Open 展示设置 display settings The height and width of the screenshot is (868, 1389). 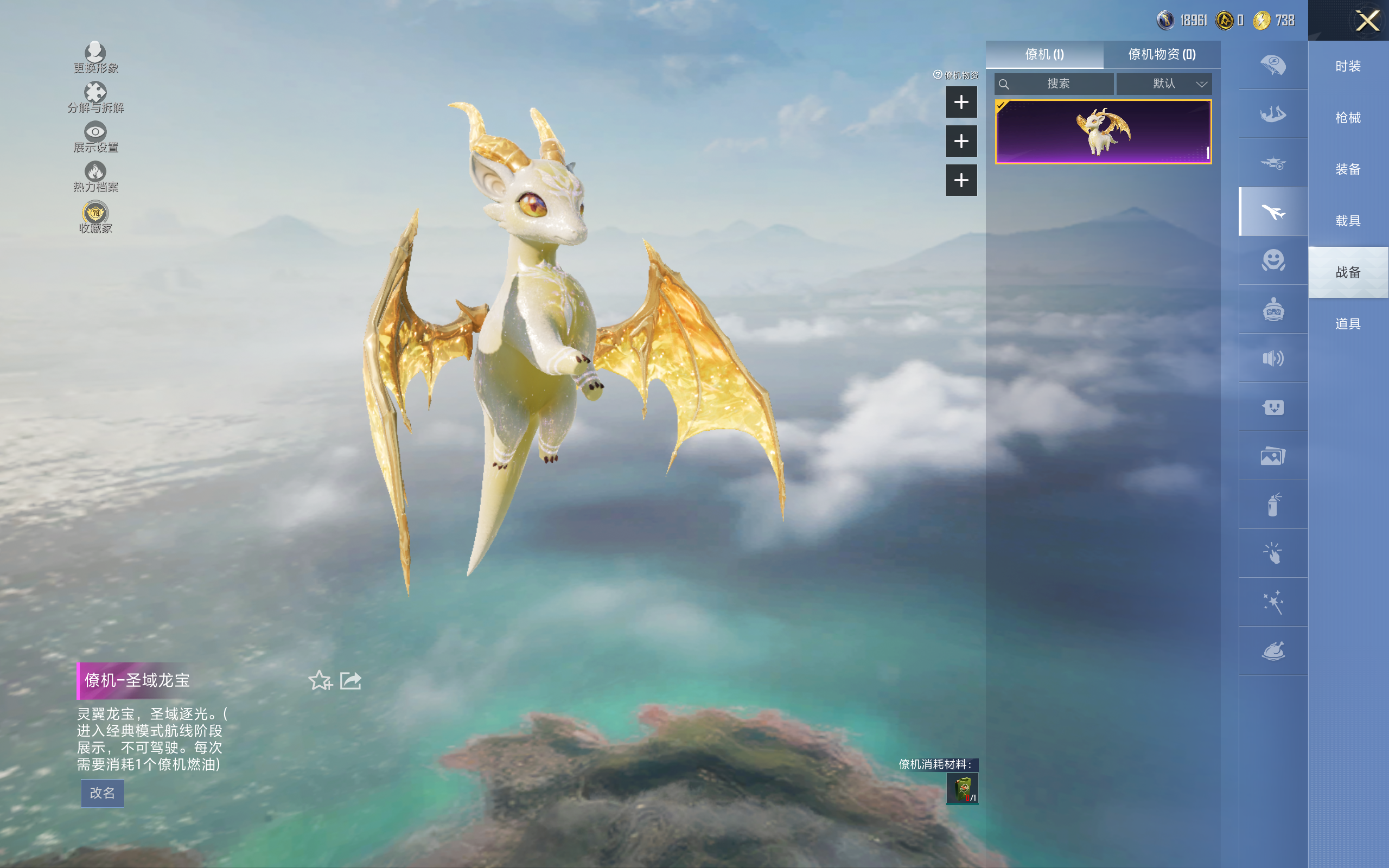point(95,137)
